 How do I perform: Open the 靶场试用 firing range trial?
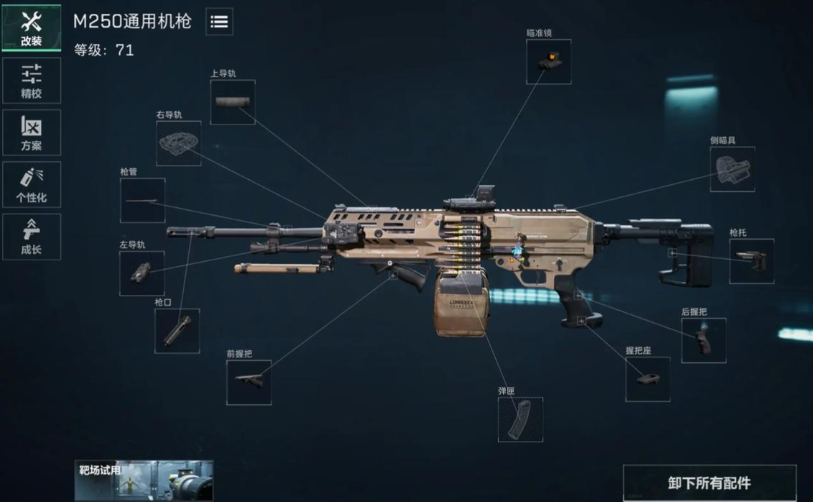pyautogui.click(x=143, y=480)
